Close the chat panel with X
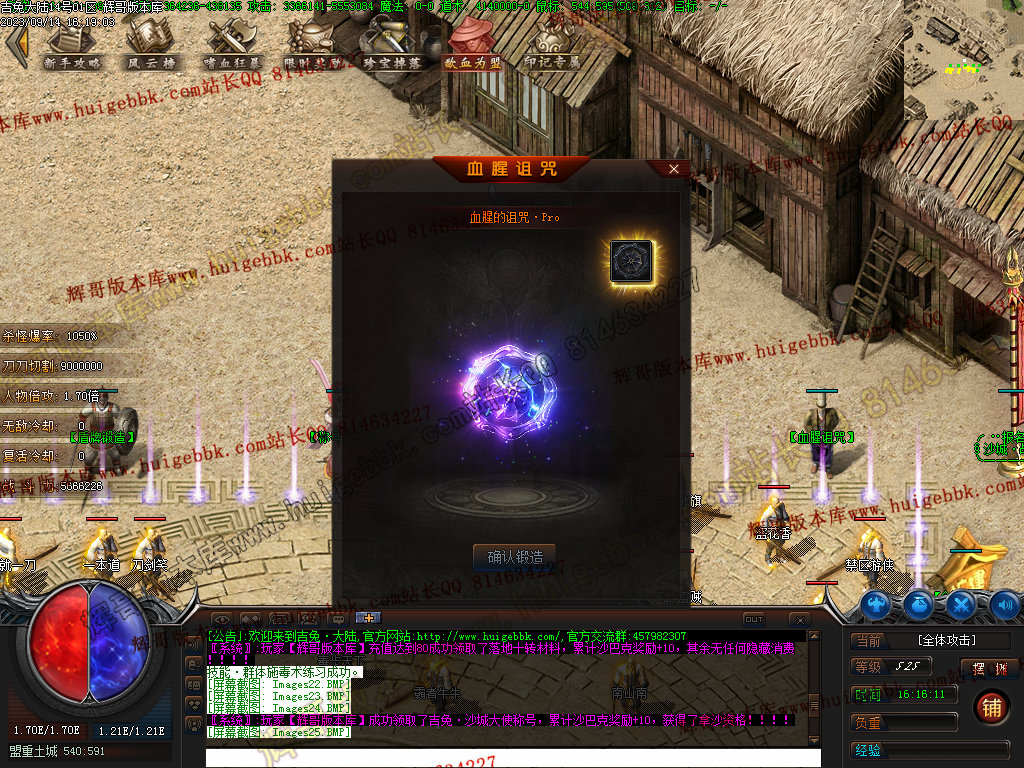The width and height of the screenshot is (1024, 768). pos(799,619)
